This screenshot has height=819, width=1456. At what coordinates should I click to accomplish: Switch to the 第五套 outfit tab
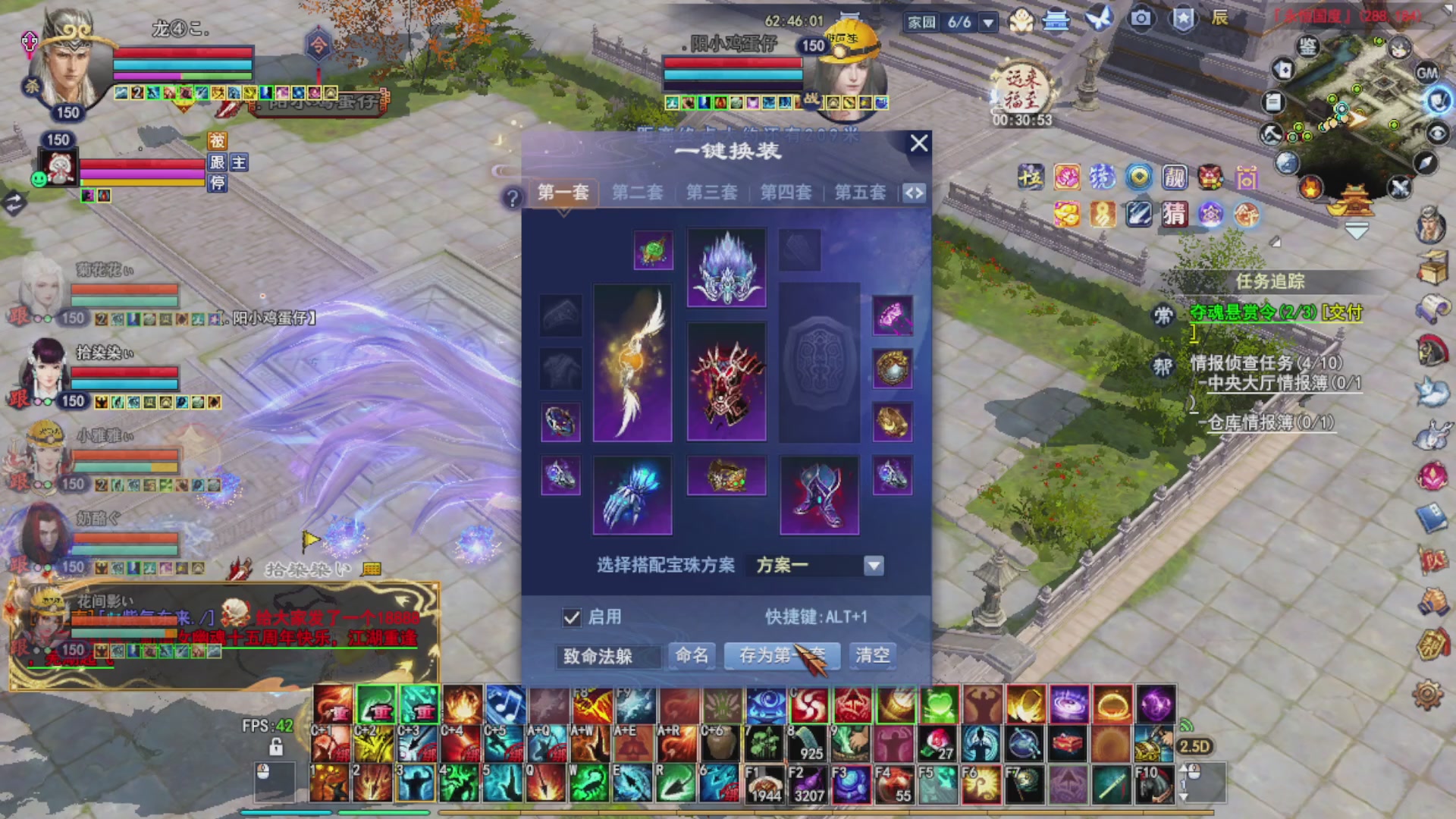[x=861, y=193]
